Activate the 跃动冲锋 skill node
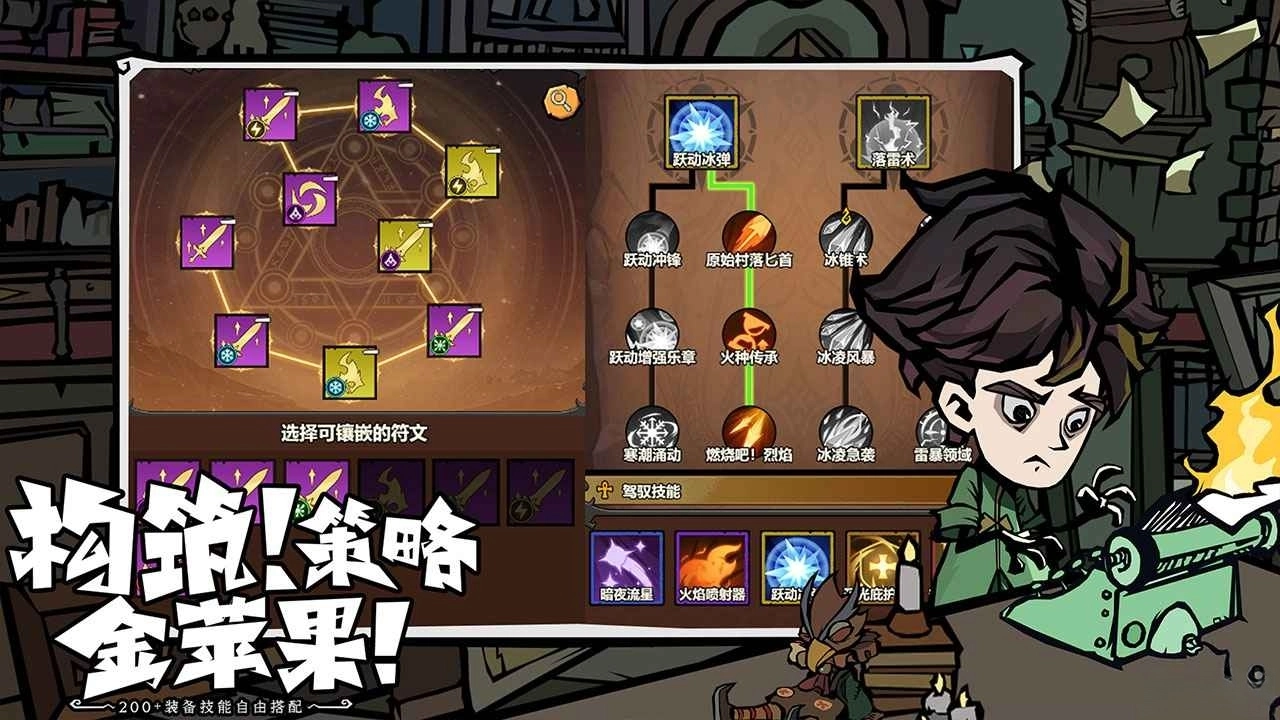Viewport: 1280px width, 720px height. (650, 235)
